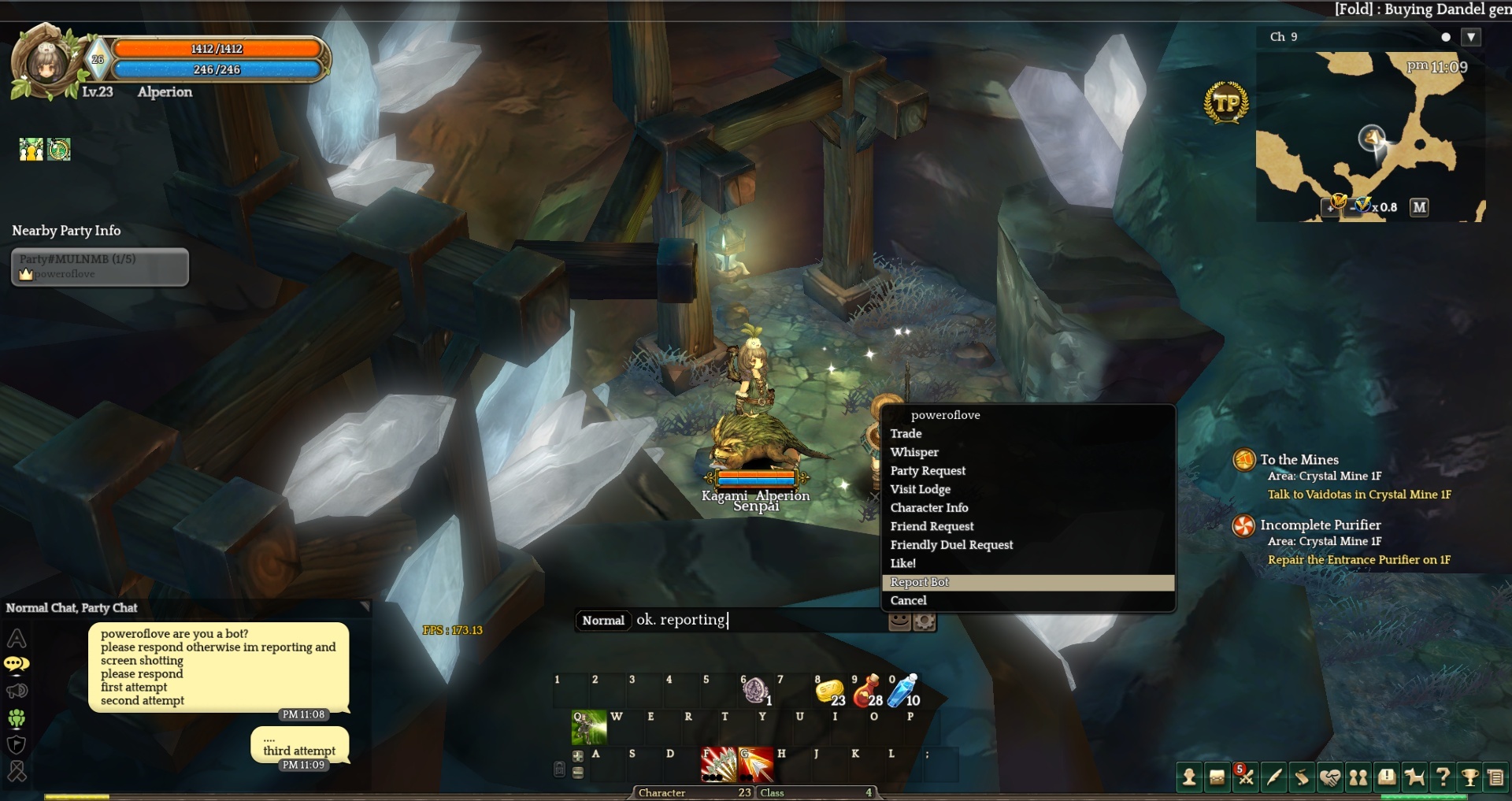The image size is (1512, 801).
Task: Open the chat emoticon picker
Action: (899, 621)
